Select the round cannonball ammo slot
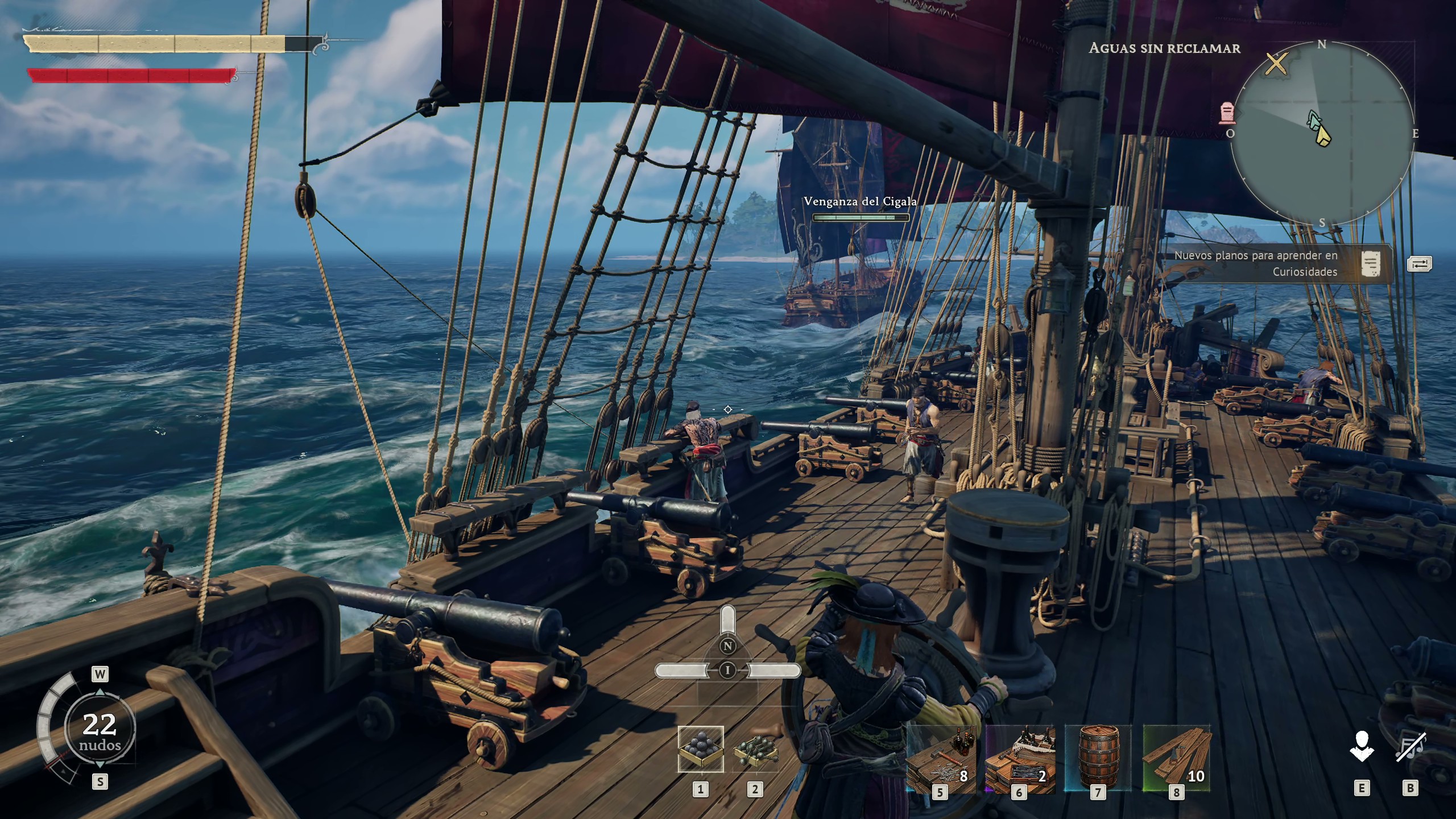This screenshot has height=819, width=1456. point(700,749)
